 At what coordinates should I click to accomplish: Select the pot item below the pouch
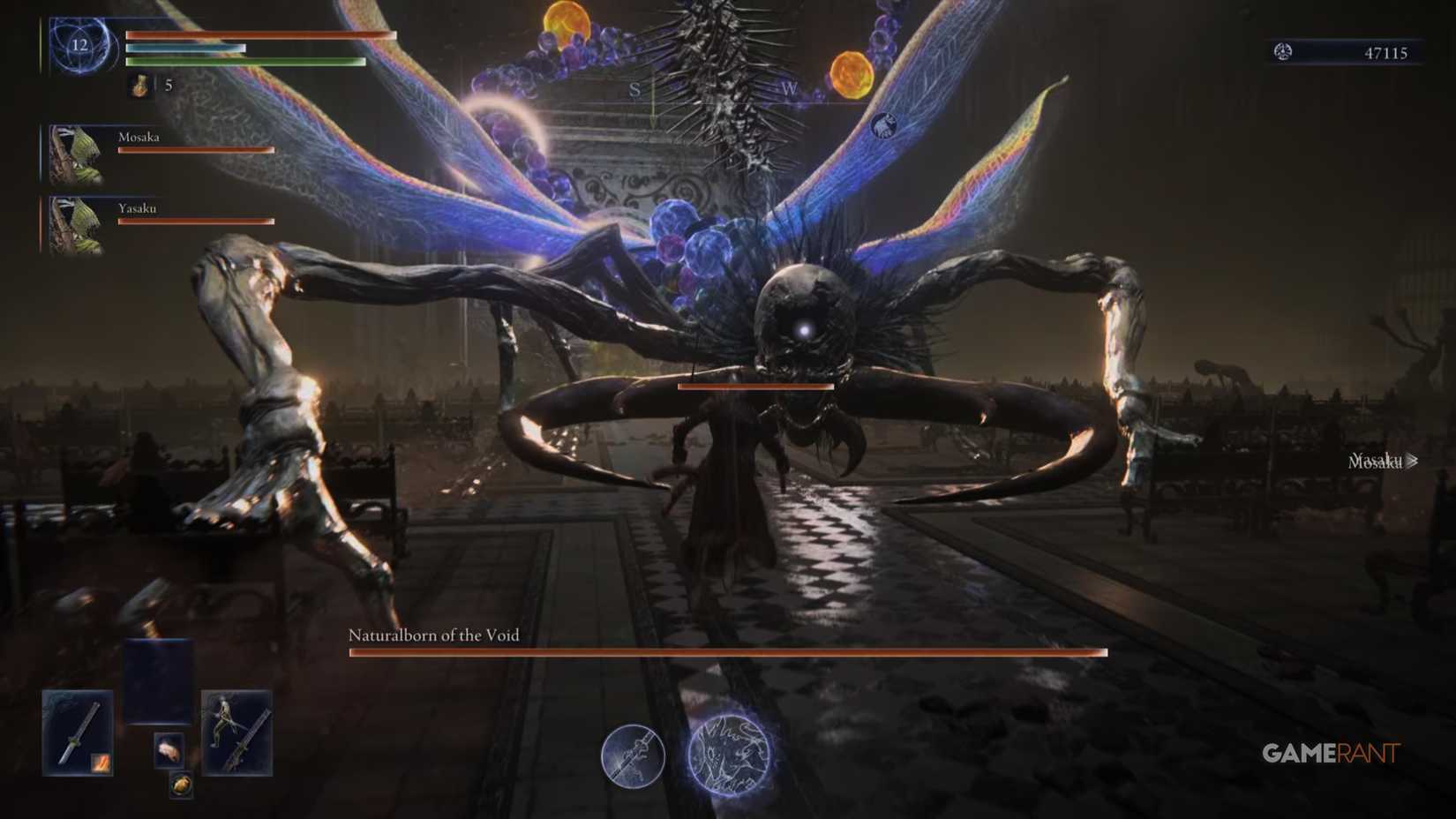pos(182,785)
